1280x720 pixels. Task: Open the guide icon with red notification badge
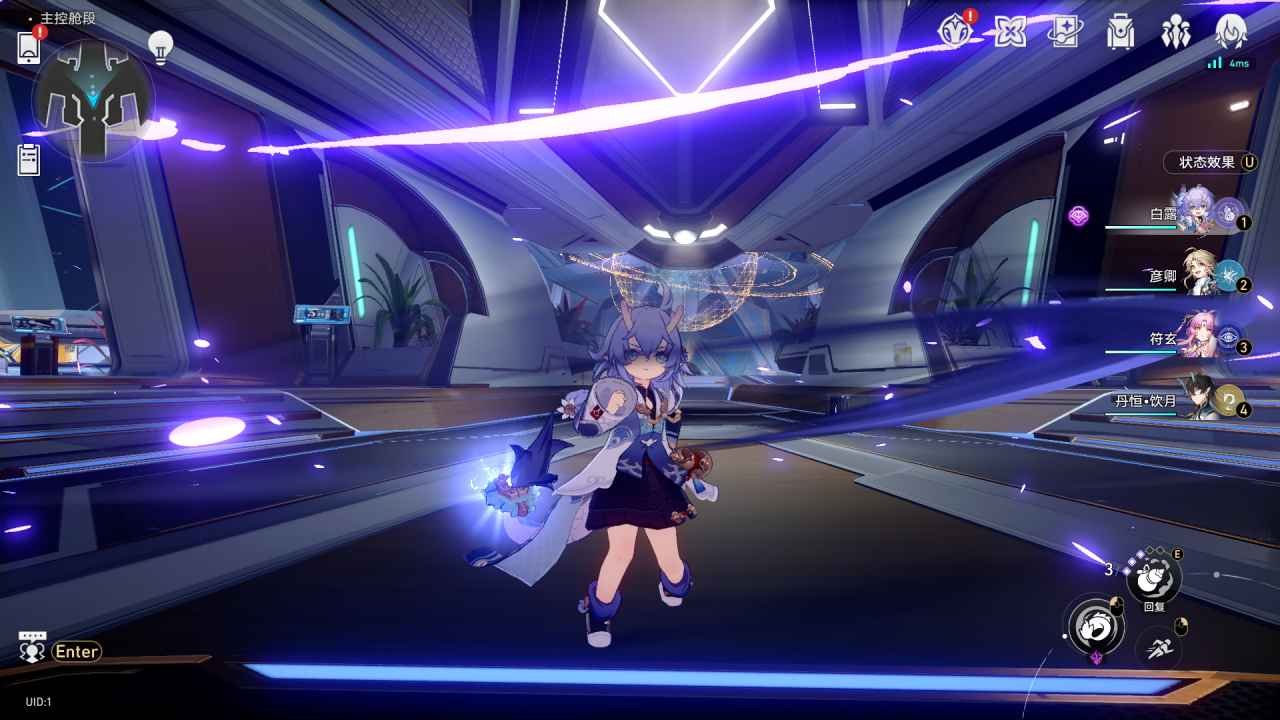955,31
